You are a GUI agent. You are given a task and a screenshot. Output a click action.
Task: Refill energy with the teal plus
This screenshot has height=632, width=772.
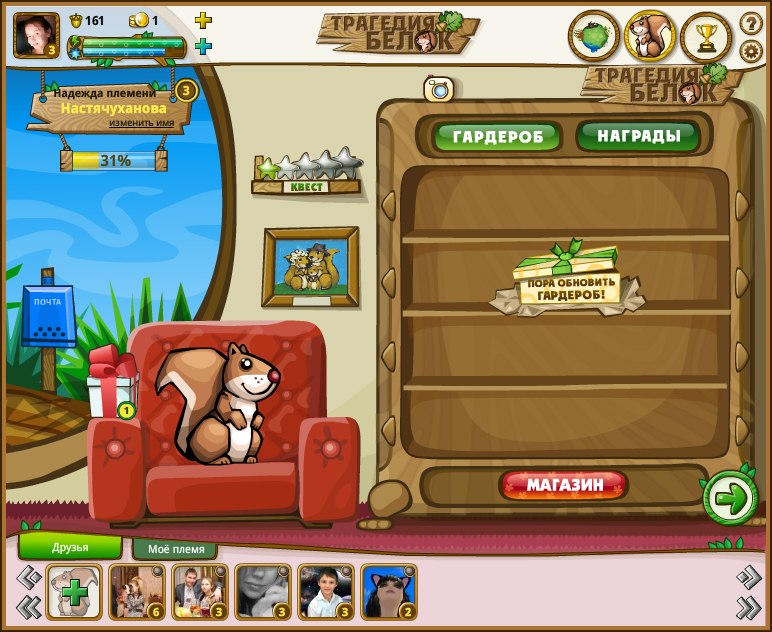pos(203,46)
